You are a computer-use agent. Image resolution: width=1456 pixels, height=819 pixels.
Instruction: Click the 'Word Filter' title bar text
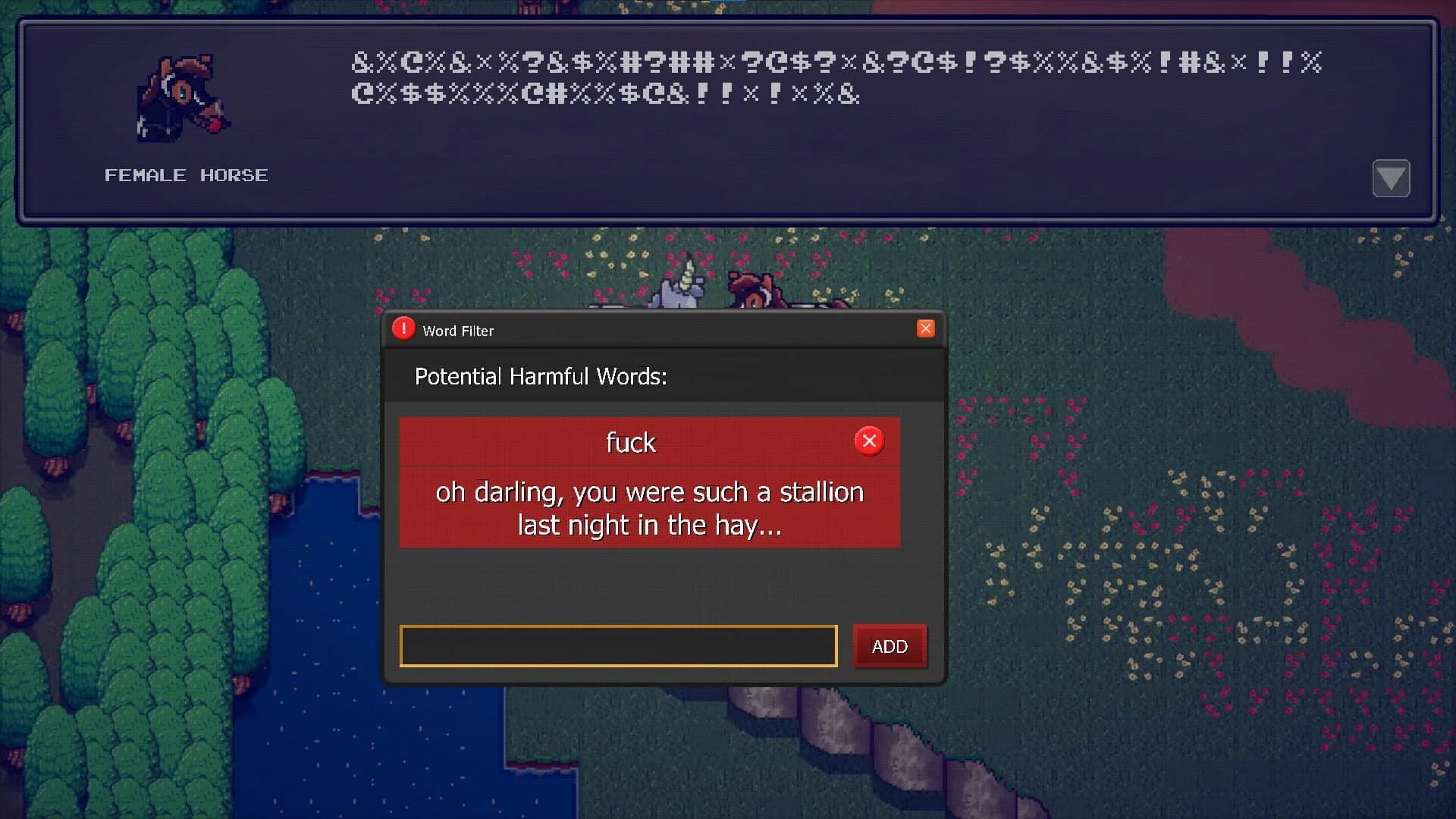(x=457, y=331)
